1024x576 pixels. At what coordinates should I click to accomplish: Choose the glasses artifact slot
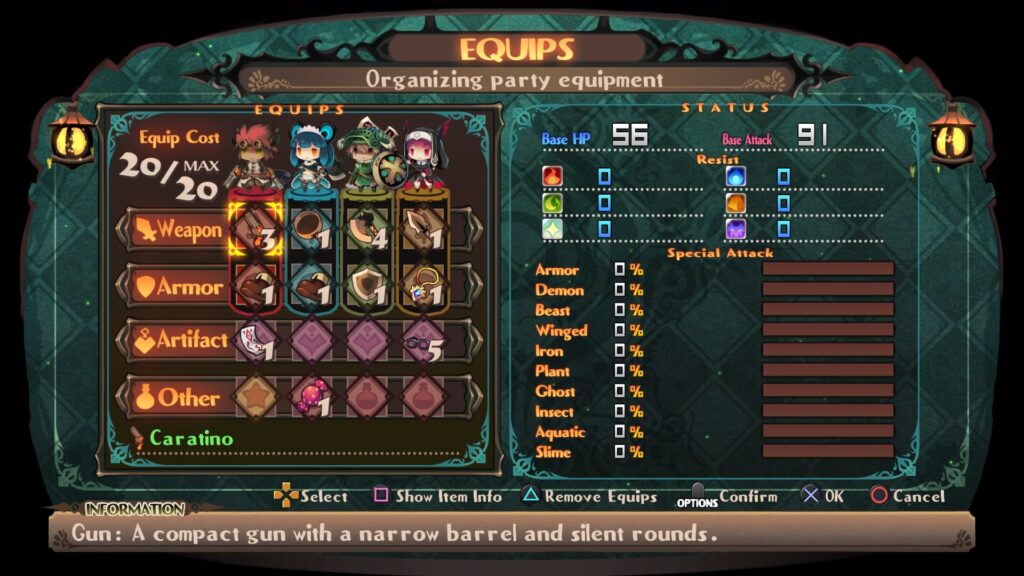[422, 341]
